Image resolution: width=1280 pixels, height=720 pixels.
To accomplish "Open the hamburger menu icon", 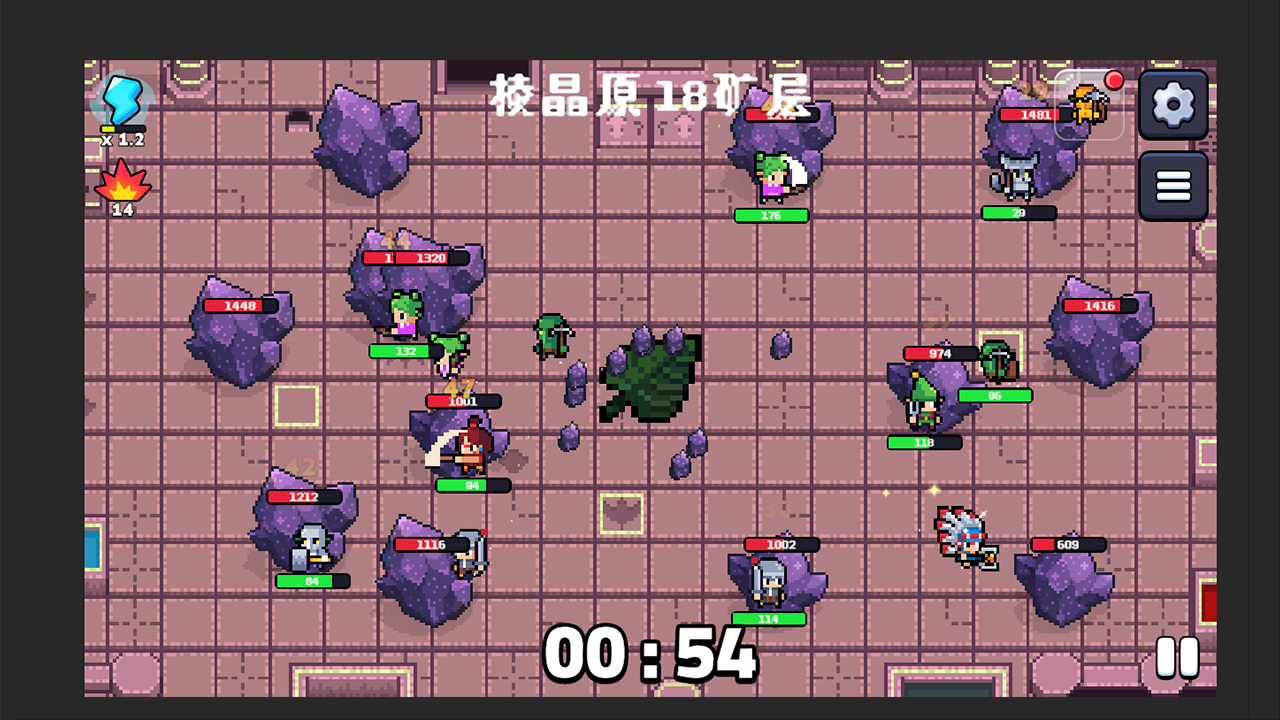I will [1174, 186].
